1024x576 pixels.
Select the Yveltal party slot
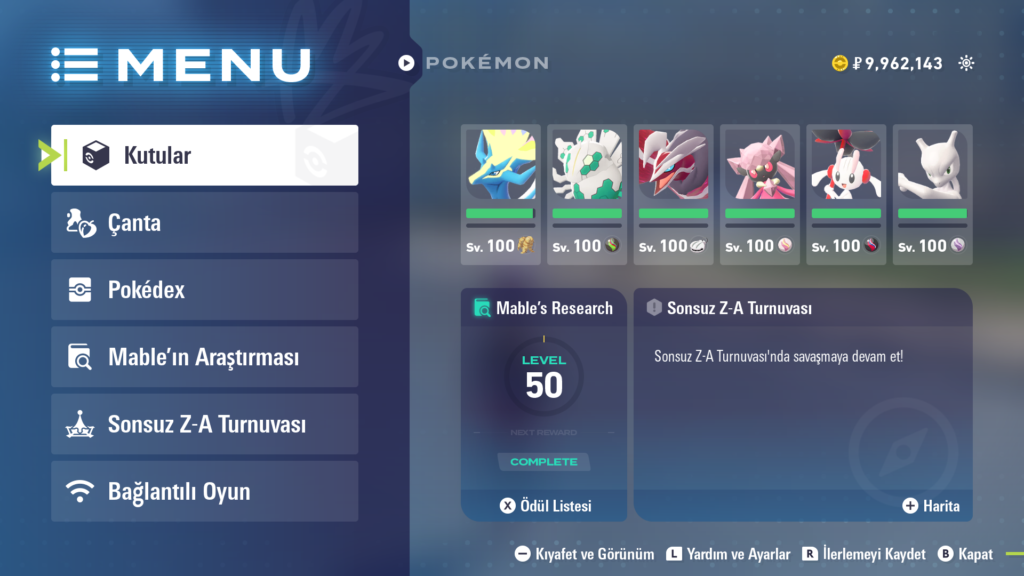tap(673, 194)
